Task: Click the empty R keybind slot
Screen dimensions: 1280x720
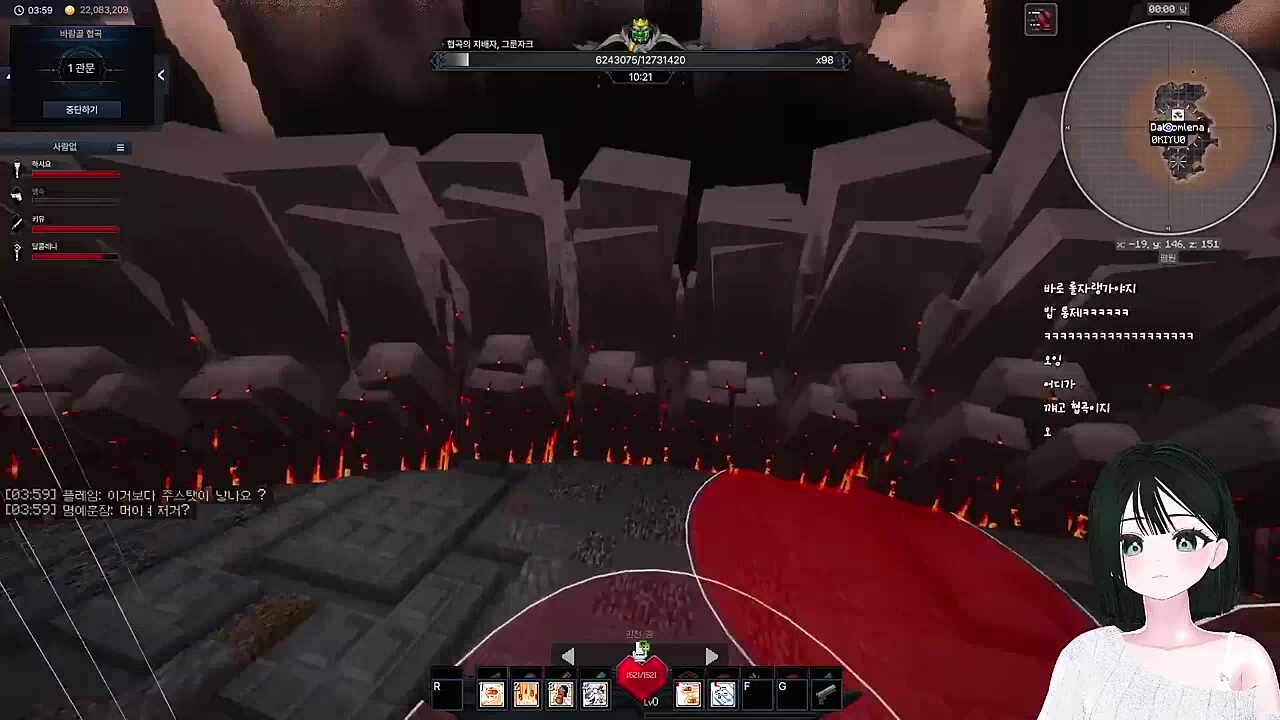Action: click(447, 693)
